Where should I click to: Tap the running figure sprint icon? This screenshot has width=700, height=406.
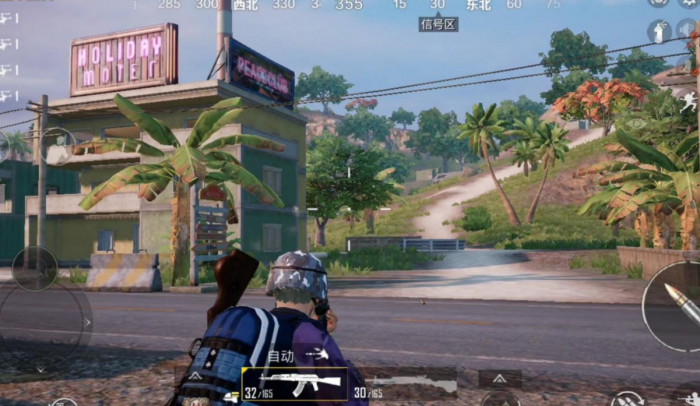click(690, 100)
